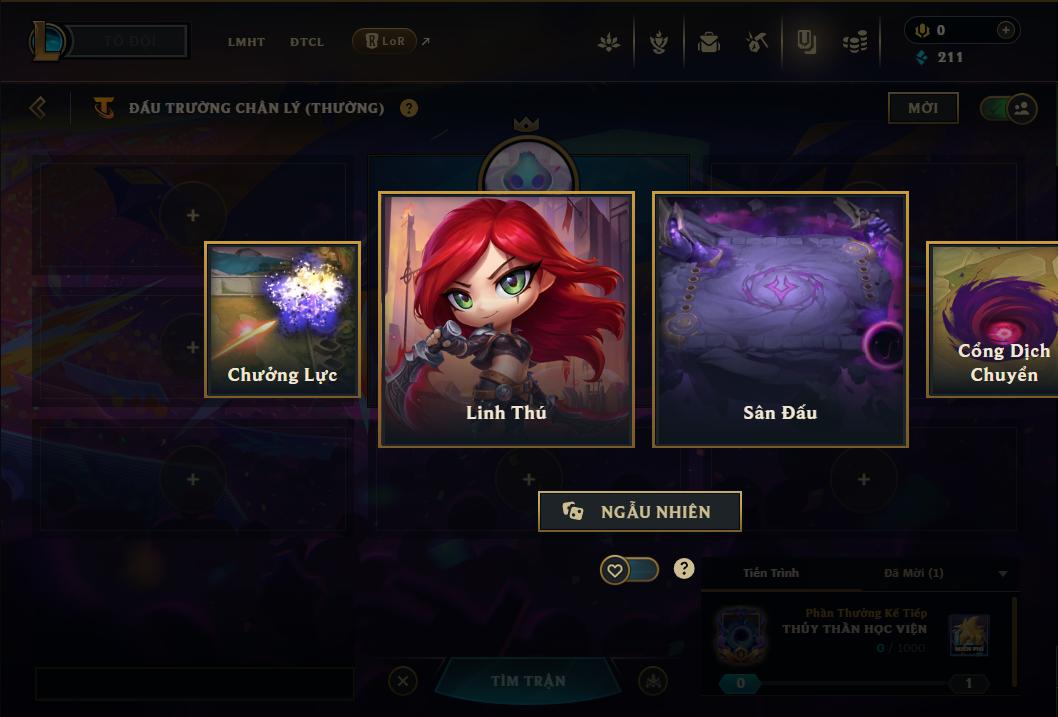Image resolution: width=1058 pixels, height=717 pixels.
Task: Go back with the left arrow
Action: (38, 107)
